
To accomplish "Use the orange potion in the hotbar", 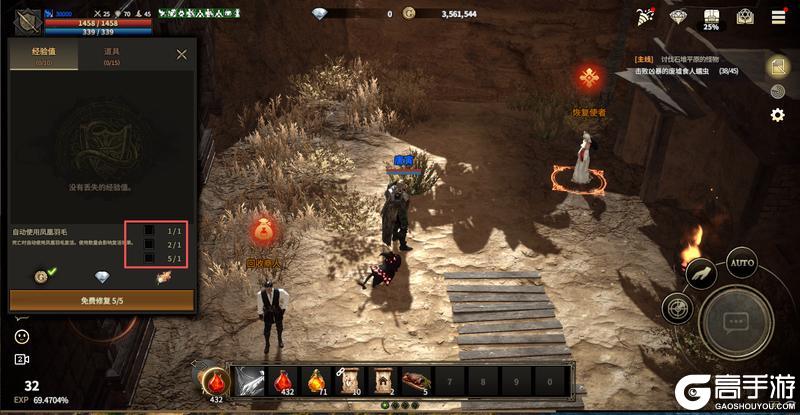I will coord(317,381).
